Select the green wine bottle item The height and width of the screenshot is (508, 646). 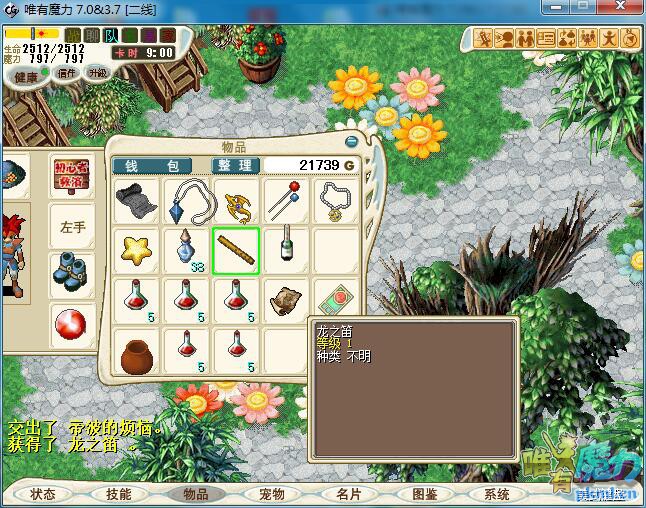(x=287, y=248)
